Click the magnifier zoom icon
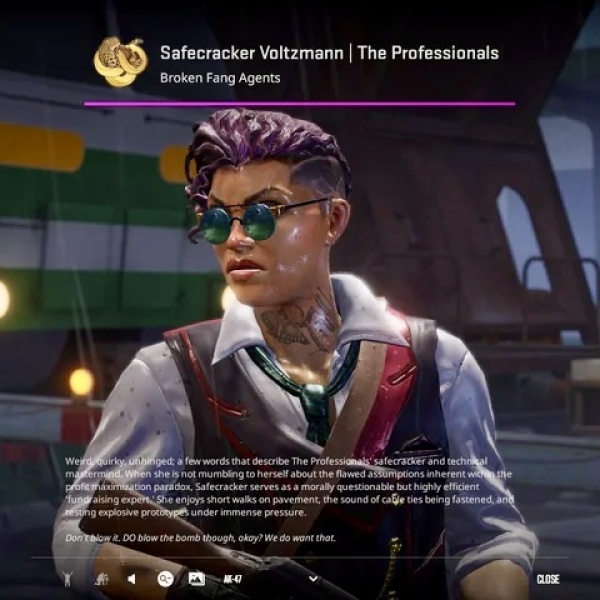The height and width of the screenshot is (600, 600). click(165, 578)
